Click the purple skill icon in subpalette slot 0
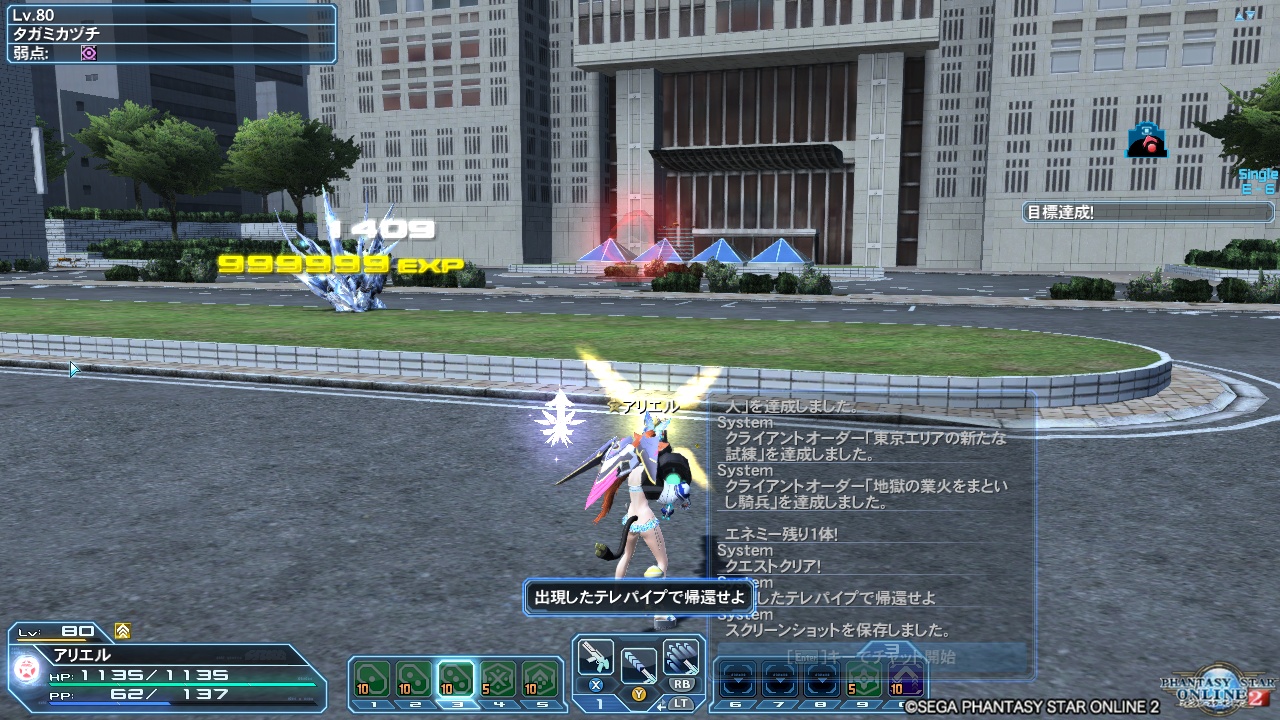The width and height of the screenshot is (1280, 720). pyautogui.click(x=906, y=679)
